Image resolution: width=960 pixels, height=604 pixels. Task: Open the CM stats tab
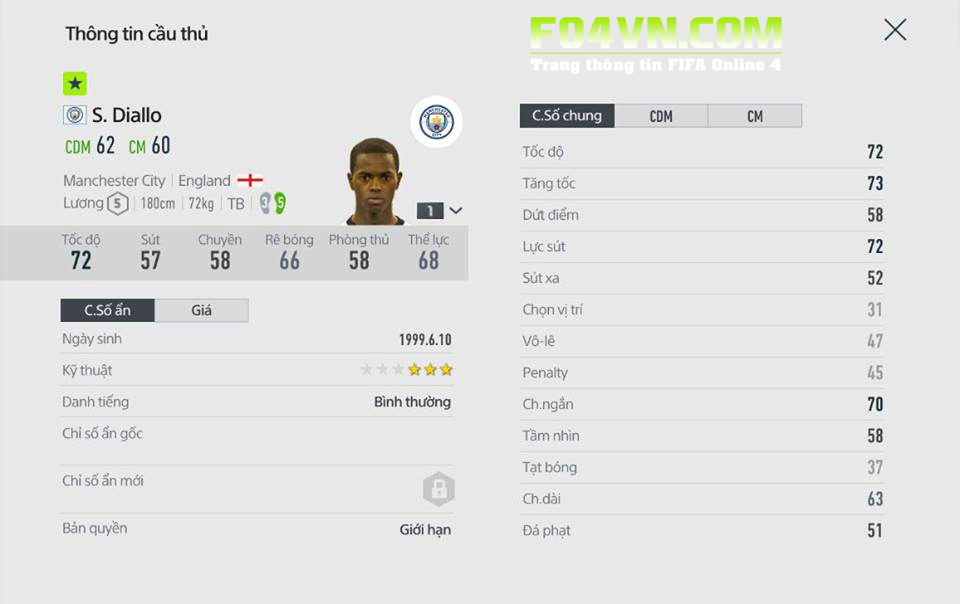[x=755, y=116]
